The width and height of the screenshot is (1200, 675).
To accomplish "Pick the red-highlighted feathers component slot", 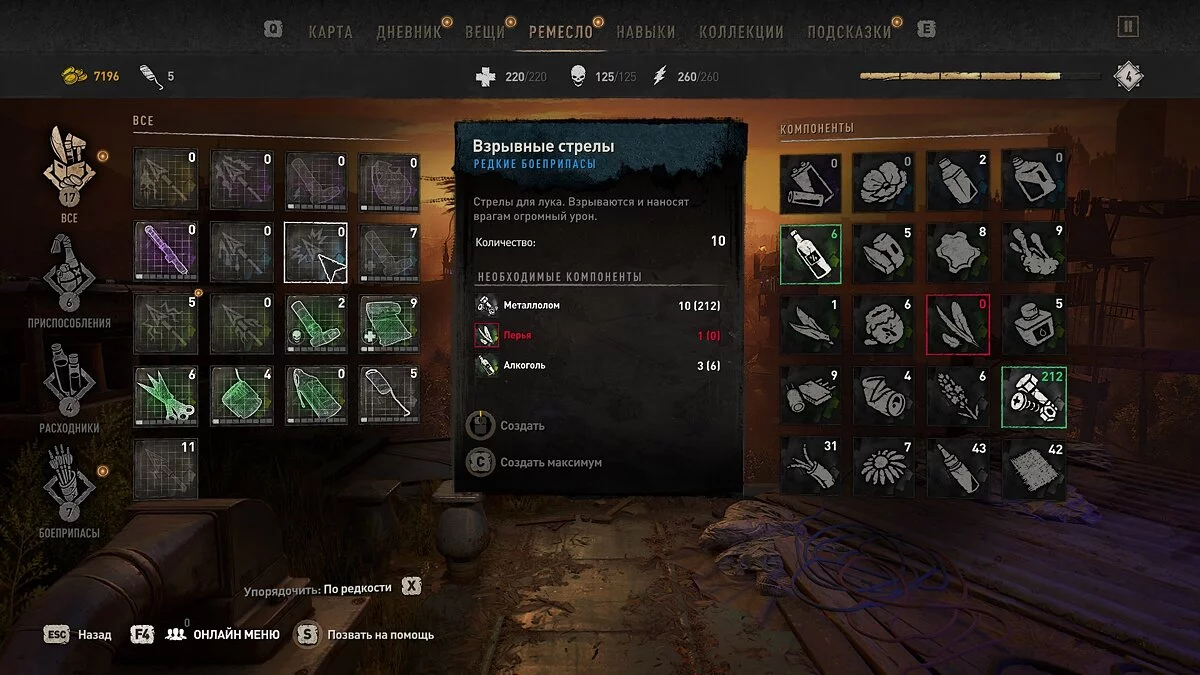I will pyautogui.click(x=958, y=324).
